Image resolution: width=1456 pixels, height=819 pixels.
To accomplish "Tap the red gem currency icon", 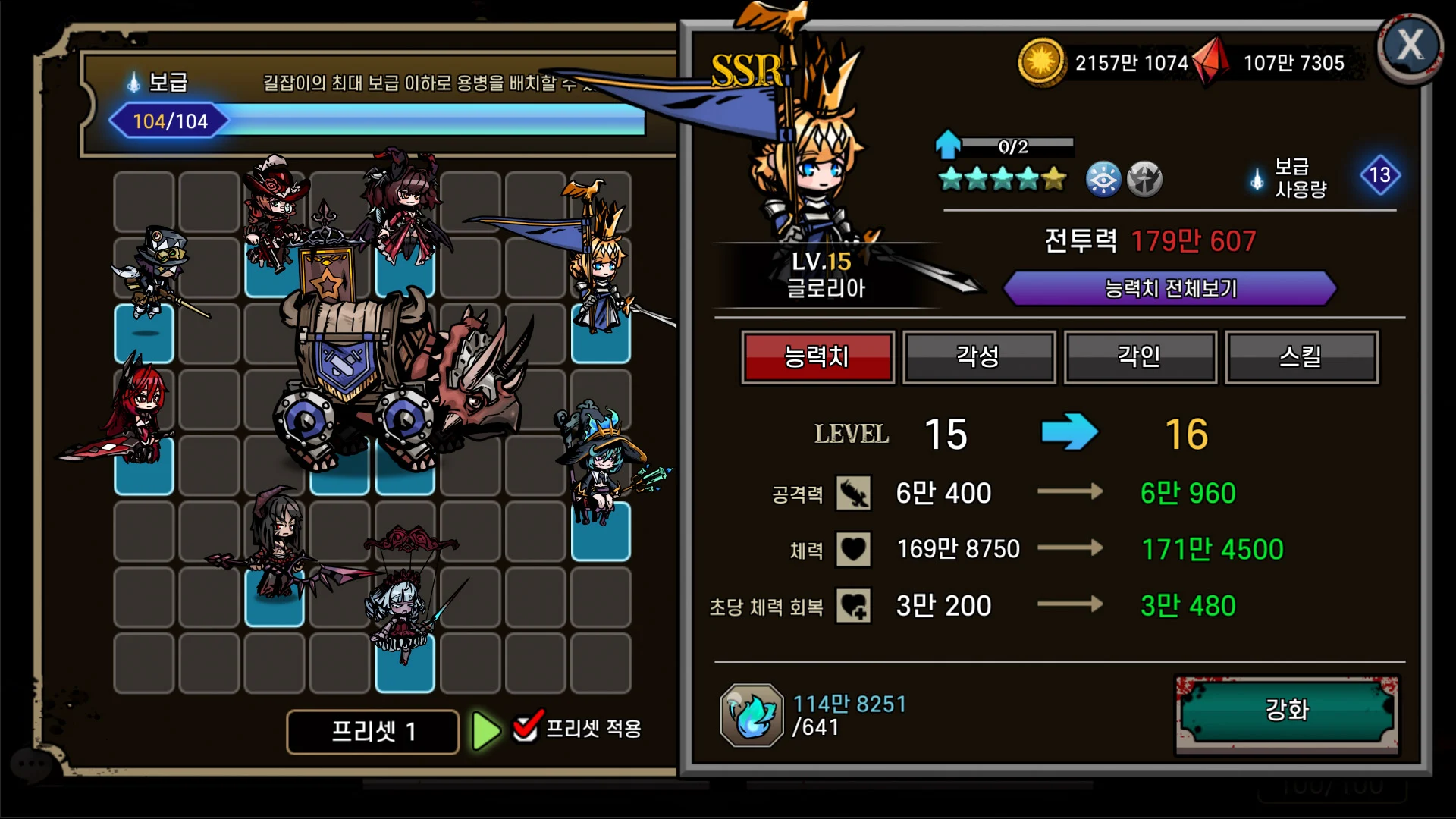I will pos(1212,62).
